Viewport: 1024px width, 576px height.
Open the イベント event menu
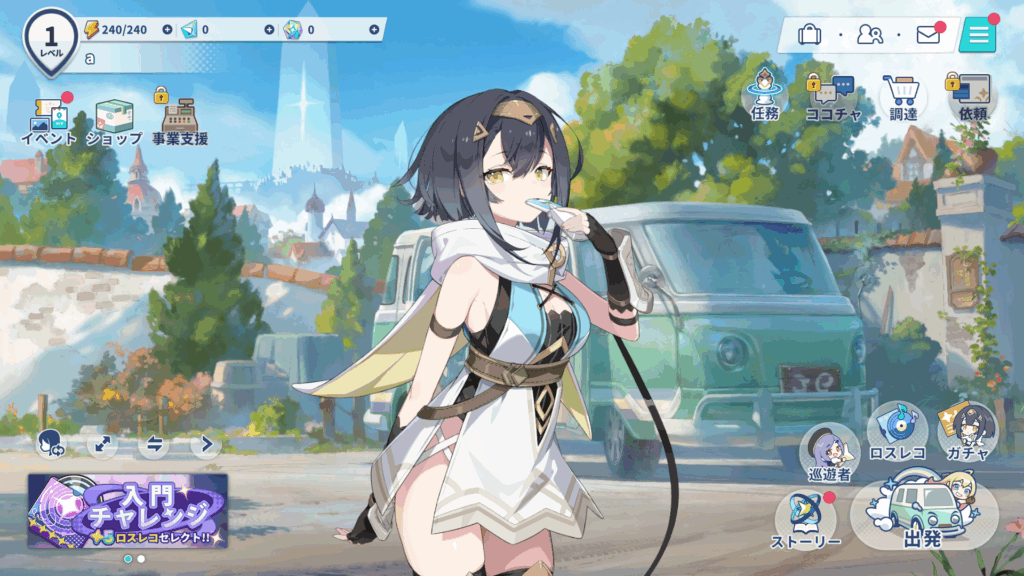(x=48, y=120)
